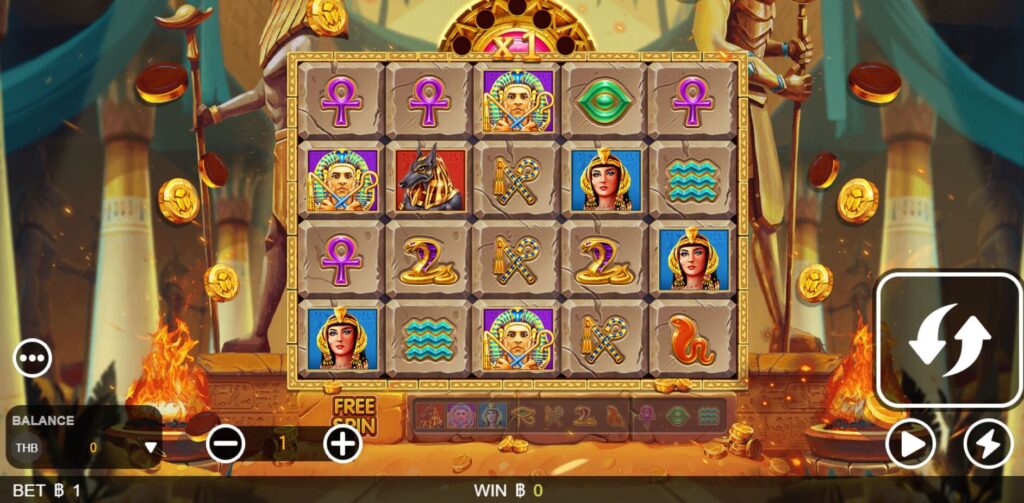This screenshot has height=503, width=1024.
Task: Increase the bet with the plus button
Action: click(343, 443)
